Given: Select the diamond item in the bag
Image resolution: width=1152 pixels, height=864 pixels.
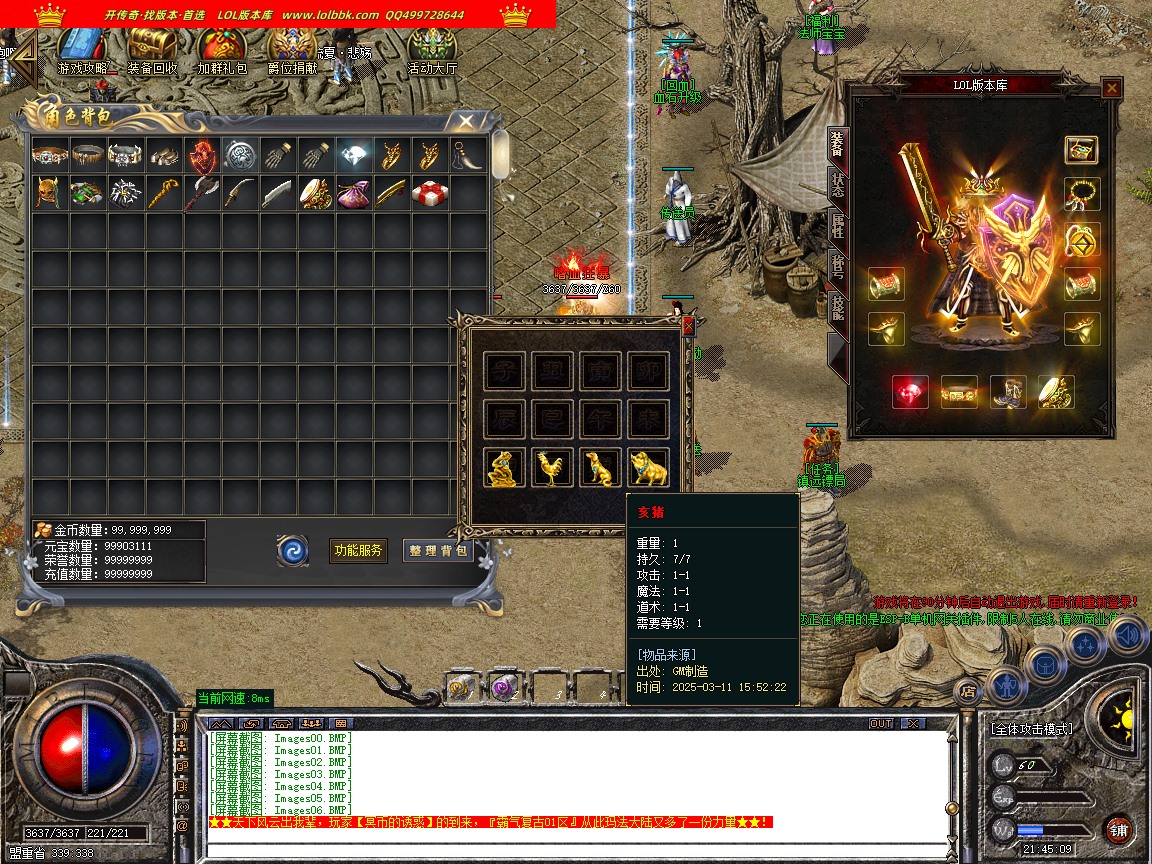Looking at the screenshot, I should tap(353, 156).
